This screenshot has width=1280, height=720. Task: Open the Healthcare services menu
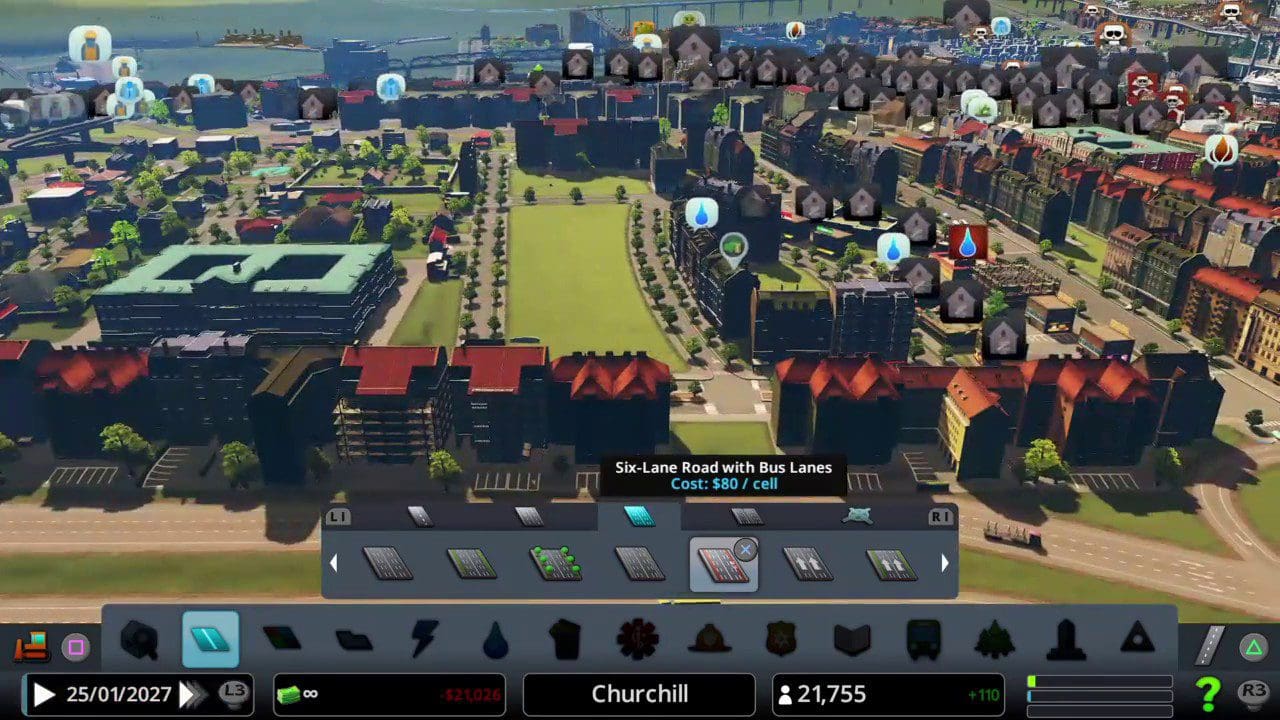click(x=637, y=640)
